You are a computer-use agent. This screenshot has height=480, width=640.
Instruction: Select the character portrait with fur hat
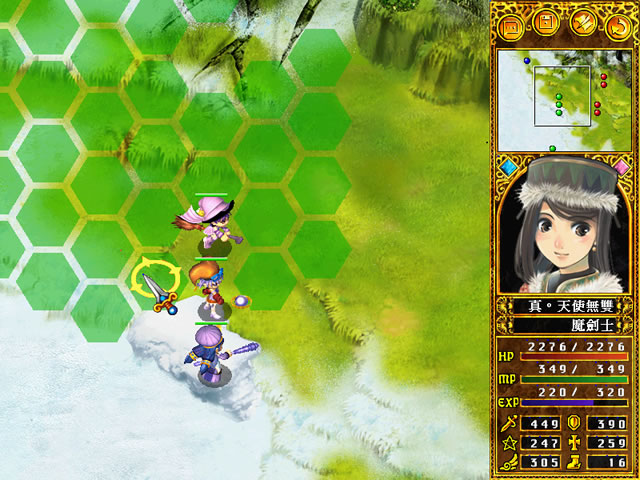565,224
